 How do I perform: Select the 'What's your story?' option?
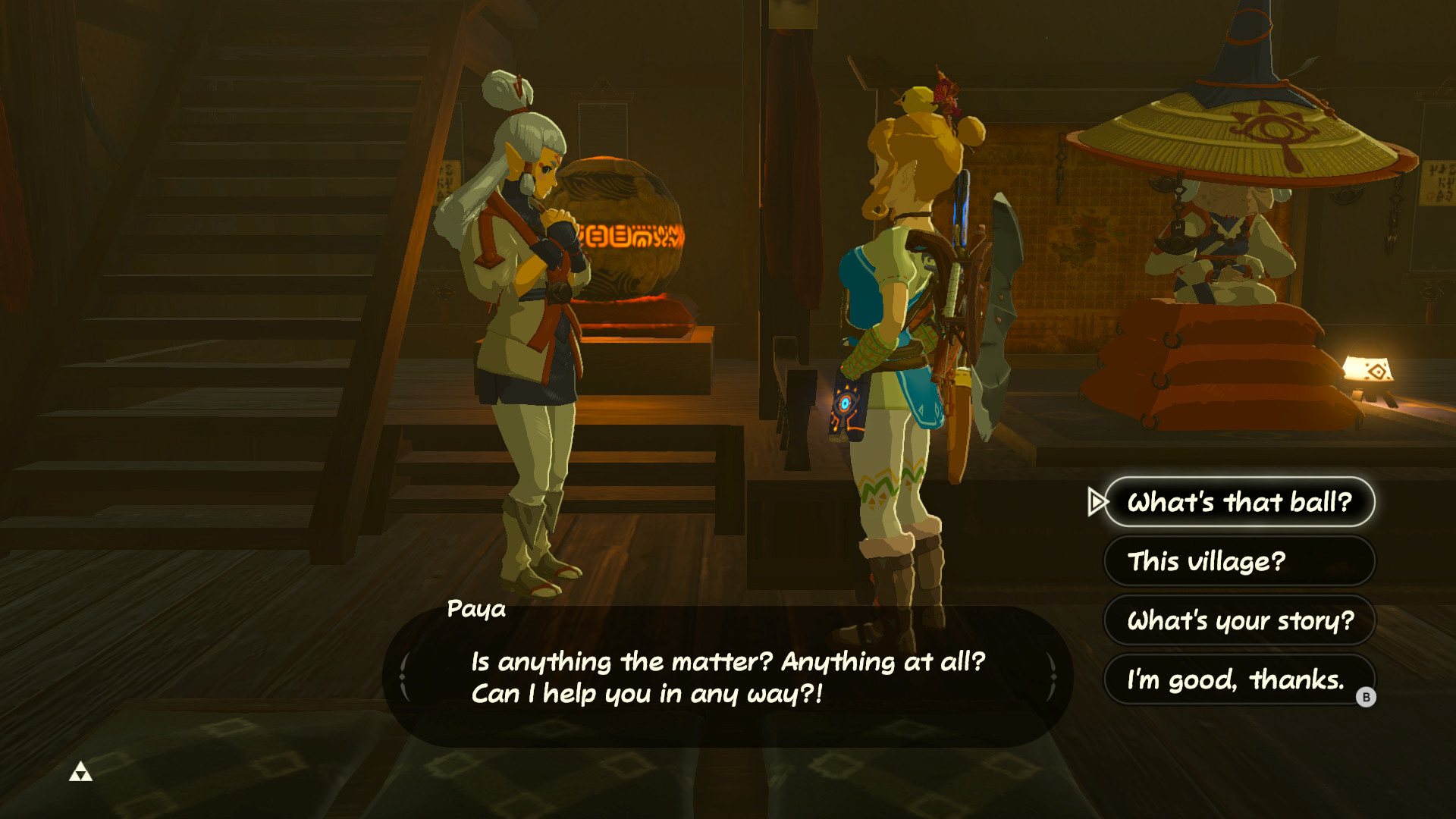[x=1239, y=621]
